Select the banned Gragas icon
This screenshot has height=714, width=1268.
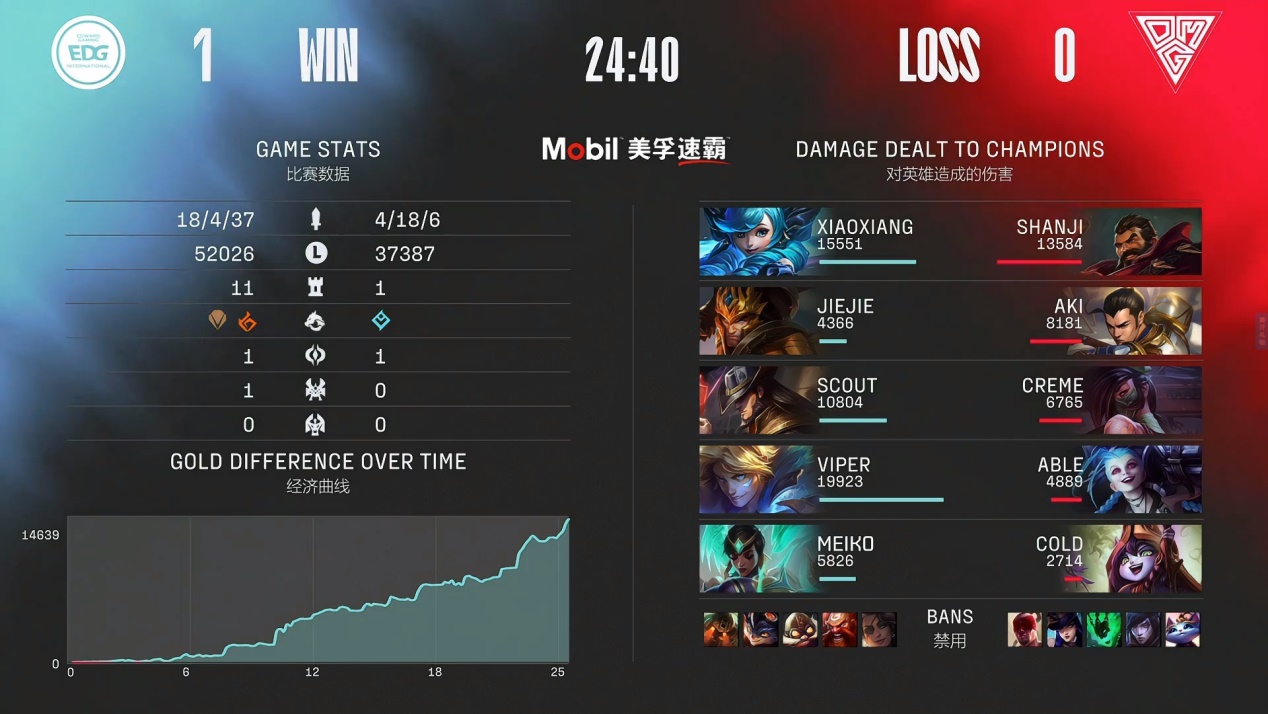pos(840,630)
